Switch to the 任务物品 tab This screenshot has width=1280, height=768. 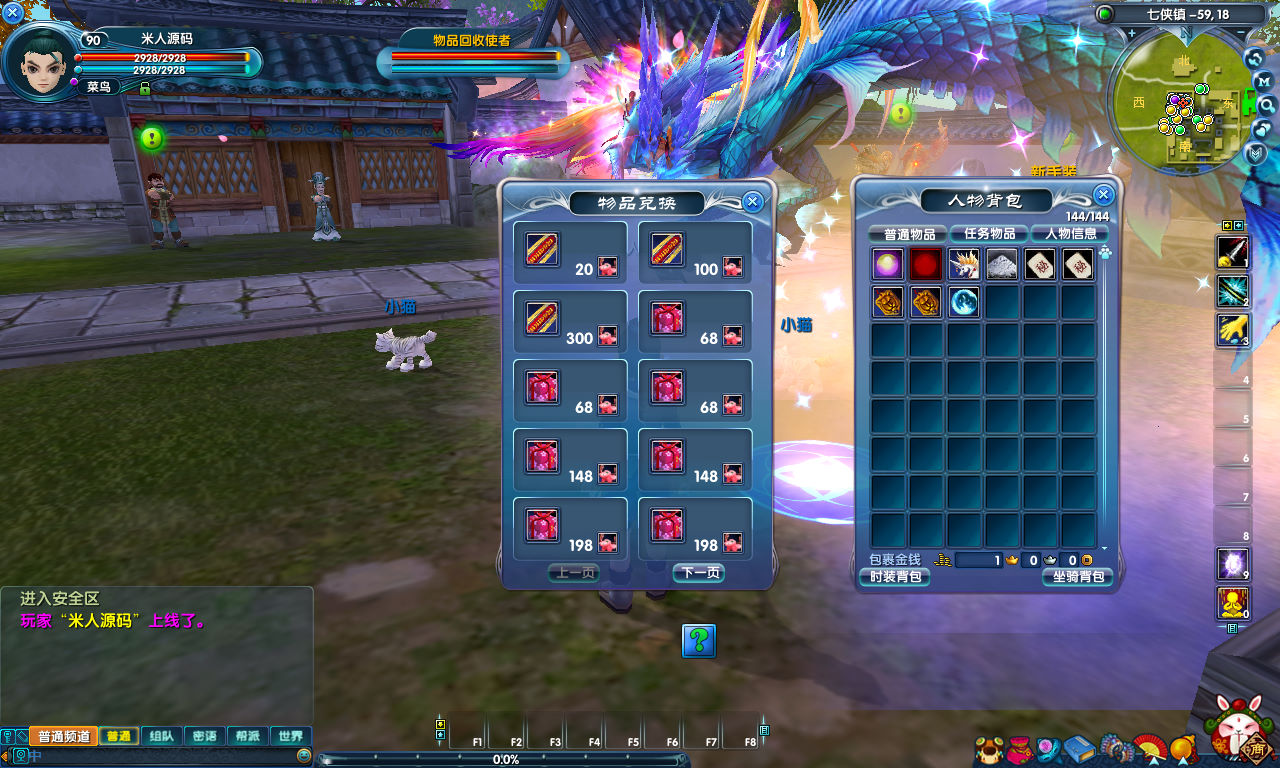pyautogui.click(x=989, y=234)
